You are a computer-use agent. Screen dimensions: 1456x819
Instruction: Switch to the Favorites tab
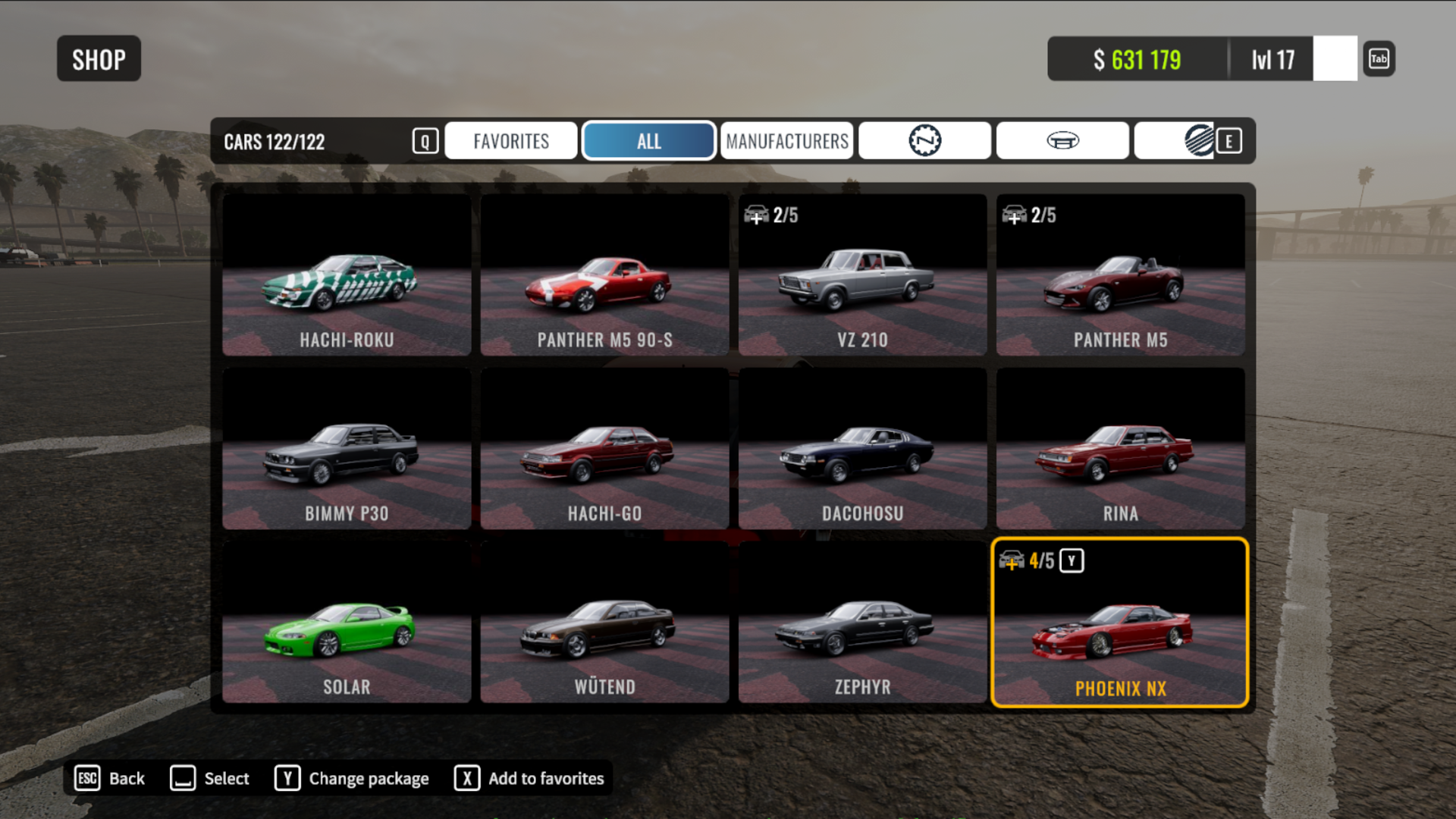(x=510, y=141)
